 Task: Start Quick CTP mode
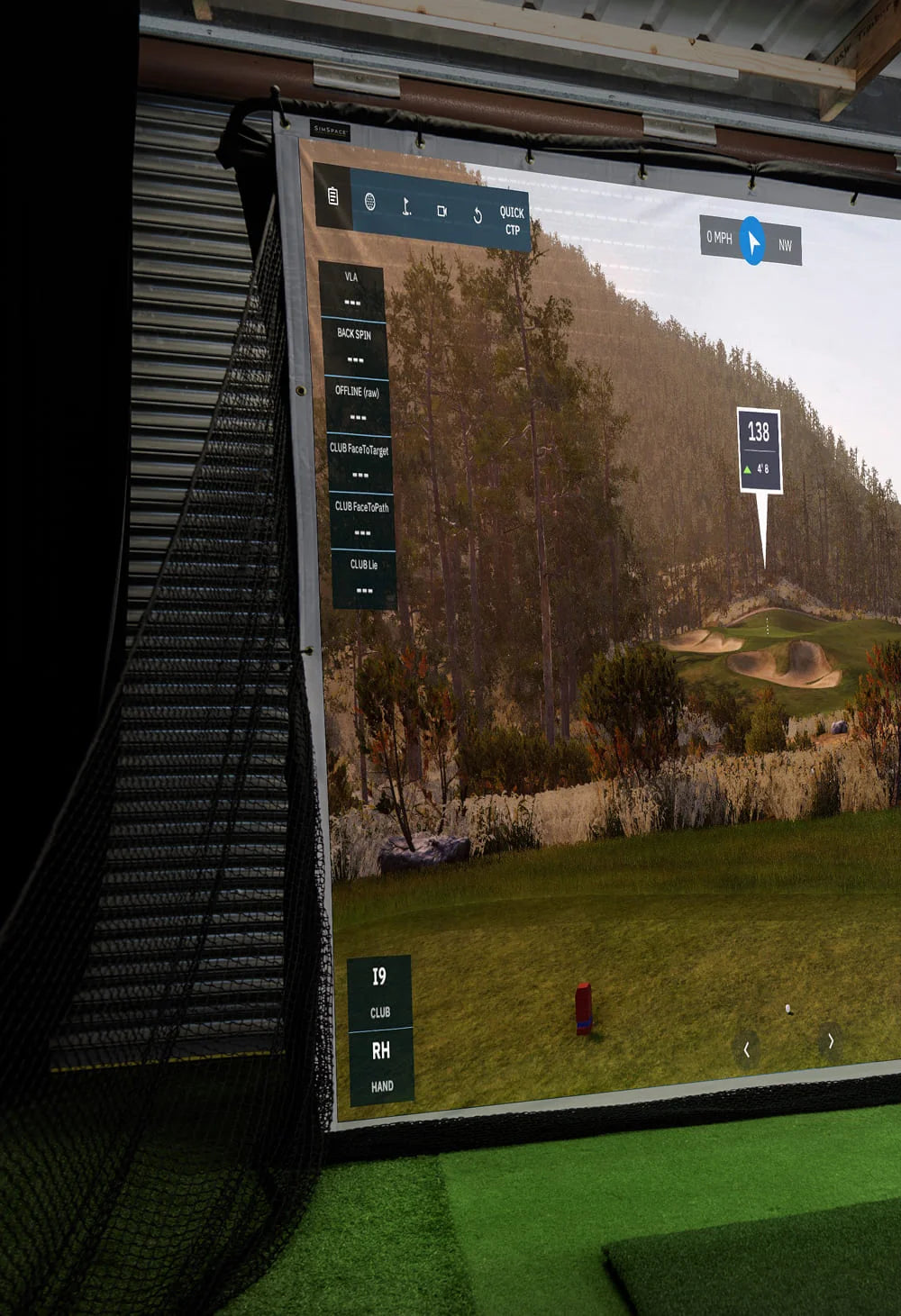(512, 221)
